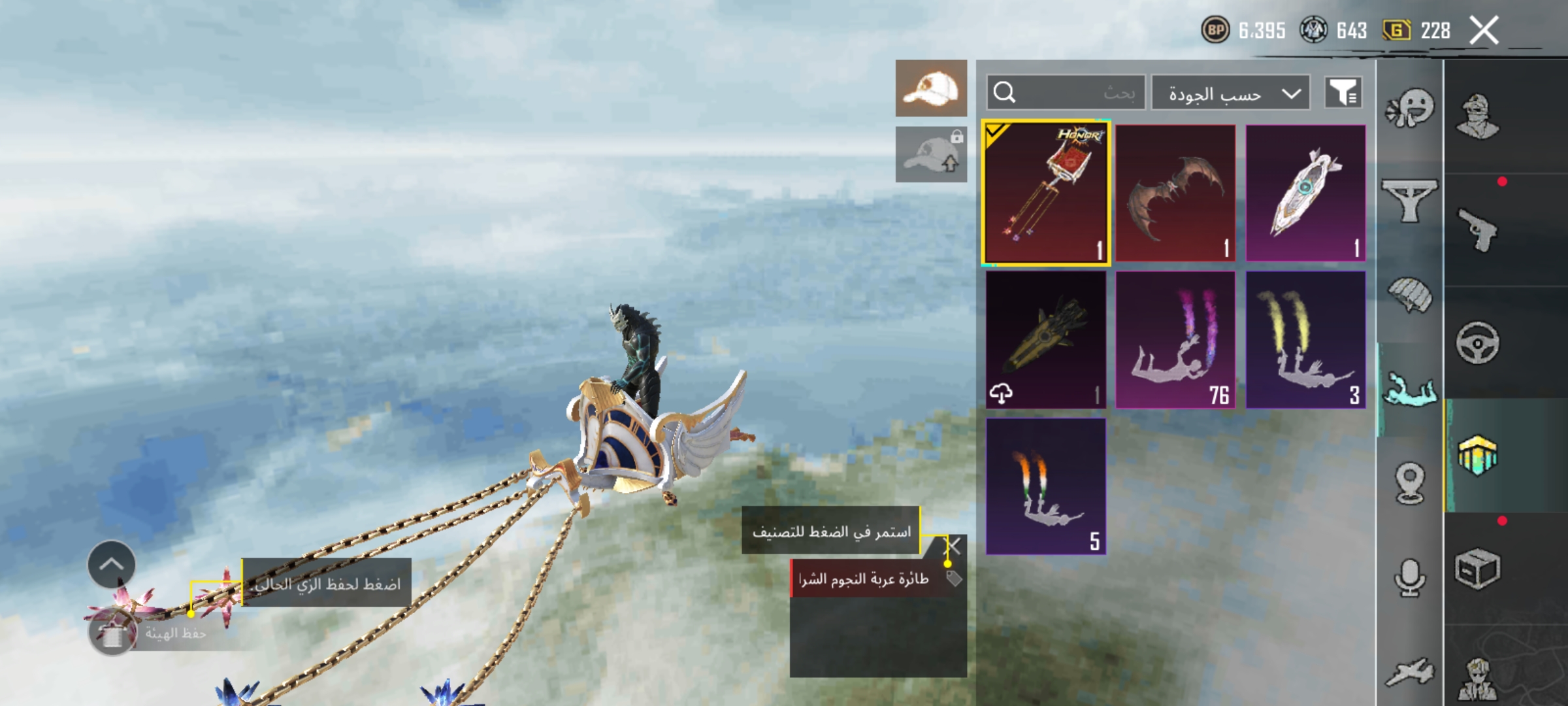Open the sort-by-quality dropdown
This screenshot has height=706, width=1568.
click(x=1230, y=93)
